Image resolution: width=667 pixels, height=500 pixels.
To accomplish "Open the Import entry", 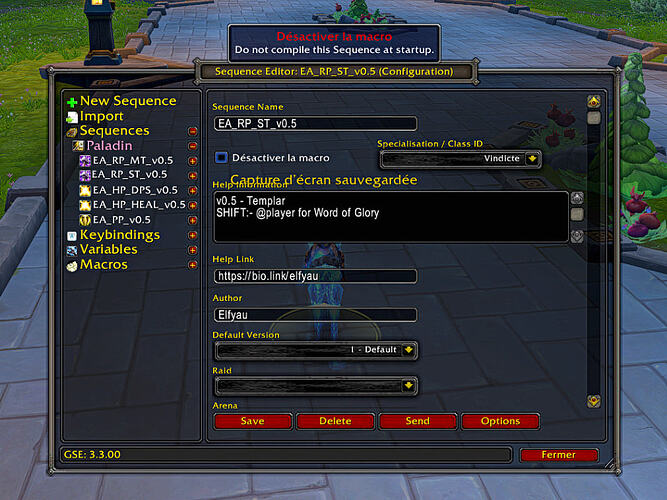I will tap(101, 116).
